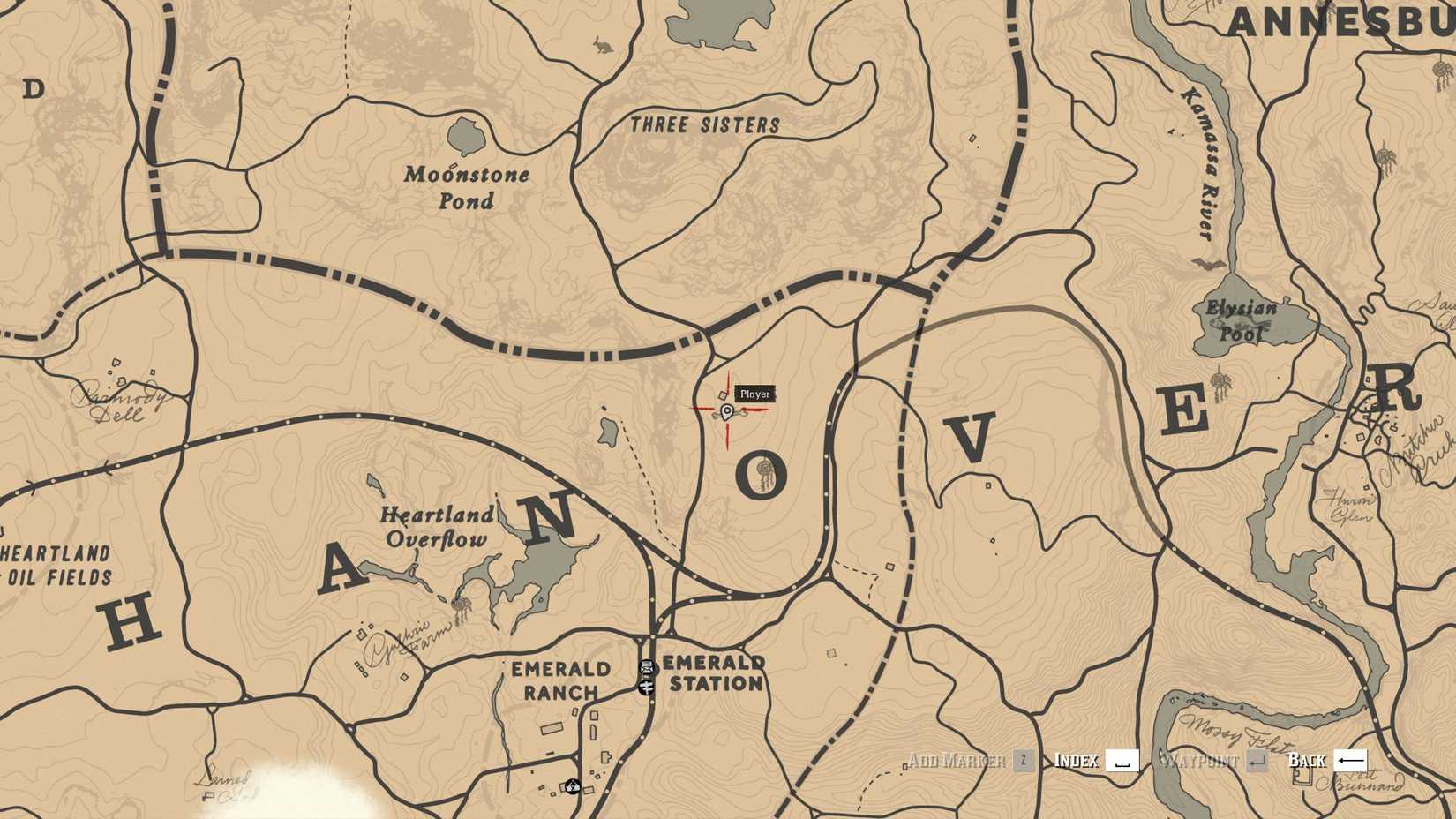Click the Player tooltip label

click(x=754, y=394)
